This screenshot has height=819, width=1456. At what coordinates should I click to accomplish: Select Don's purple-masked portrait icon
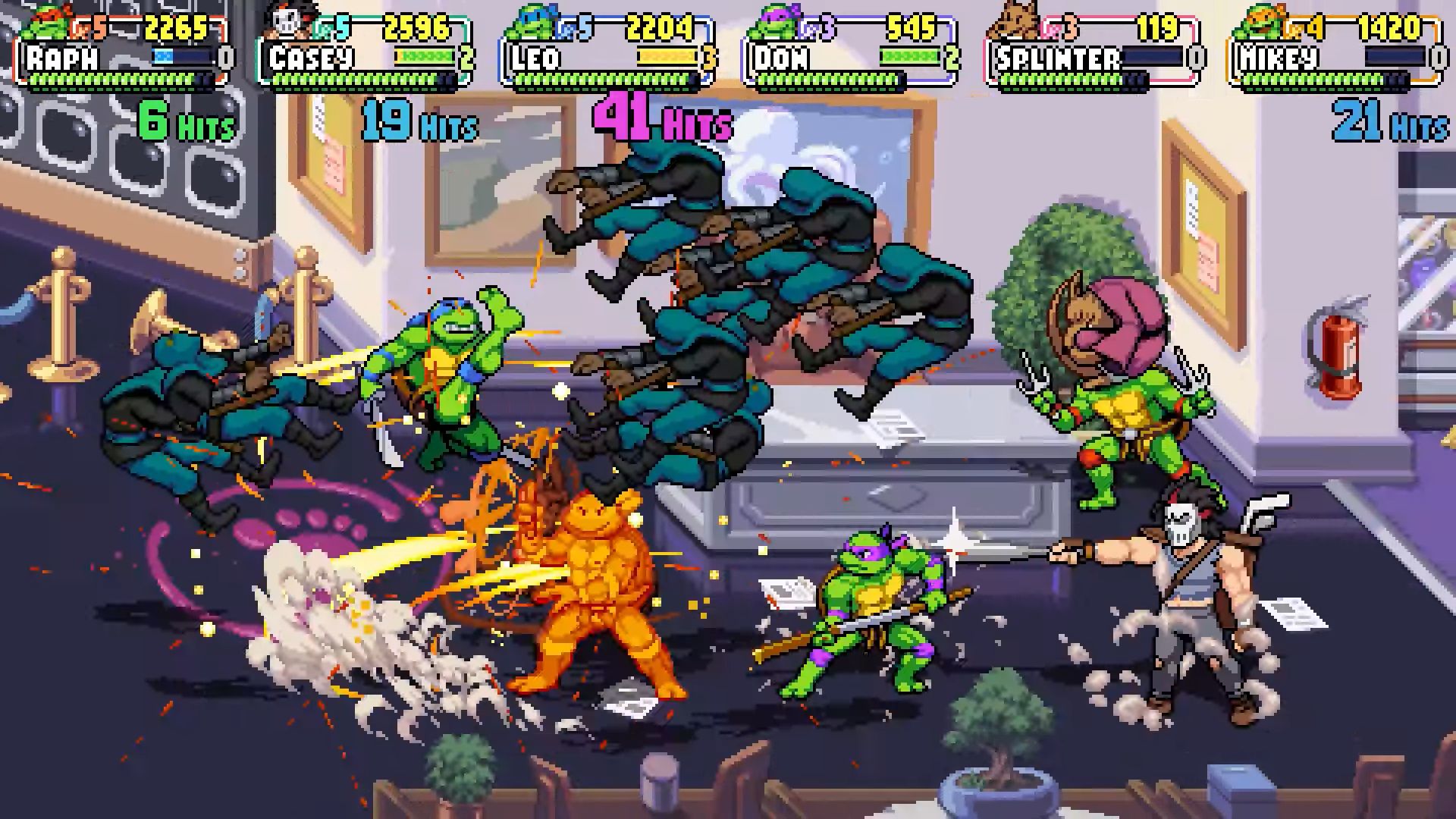coord(771,24)
